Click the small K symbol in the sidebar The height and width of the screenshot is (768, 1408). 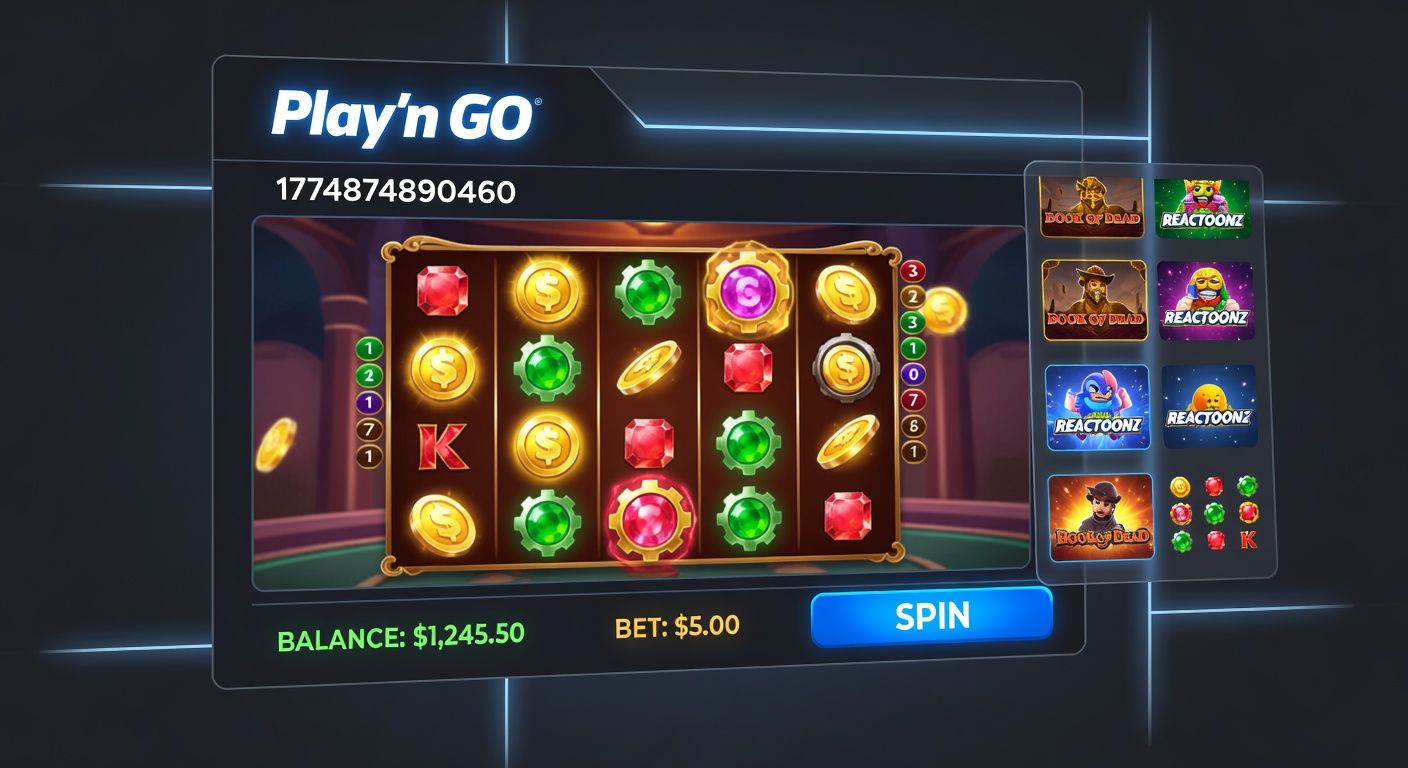(x=1248, y=540)
